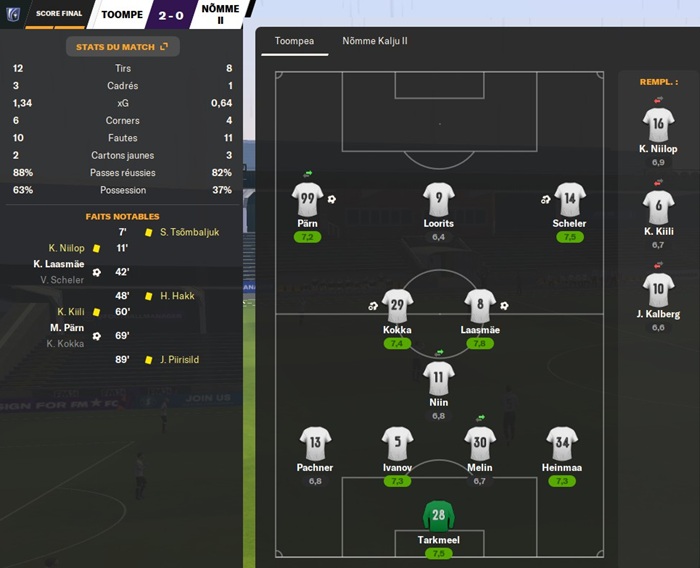Open S. Tsõmbaljuk's yellow card event
The height and width of the screenshot is (568, 700).
point(189,232)
